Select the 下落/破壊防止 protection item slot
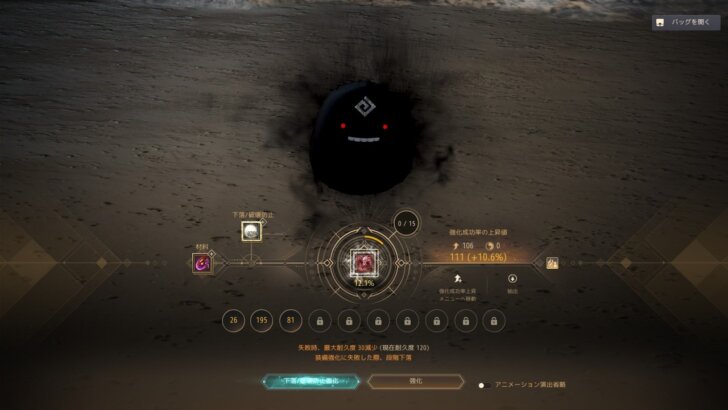Viewport: 728px width, 410px height. coord(251,231)
